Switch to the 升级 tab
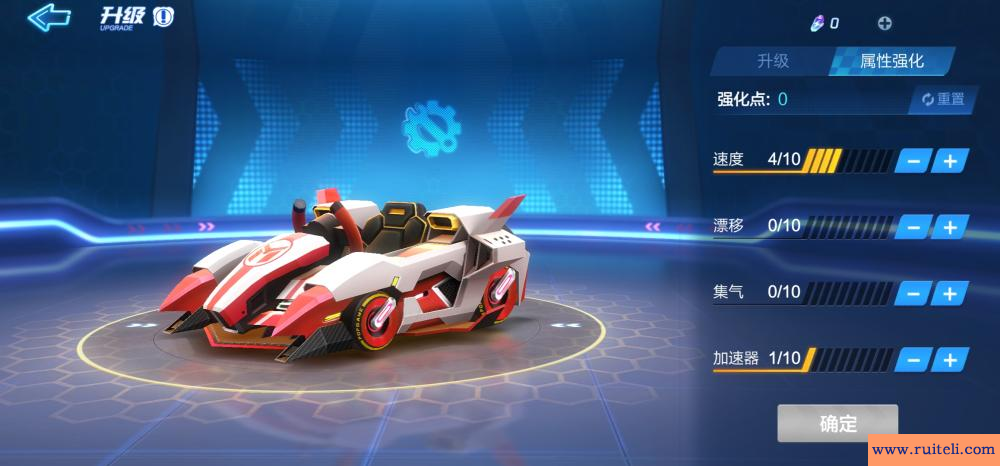This screenshot has height=466, width=1000. click(x=772, y=61)
